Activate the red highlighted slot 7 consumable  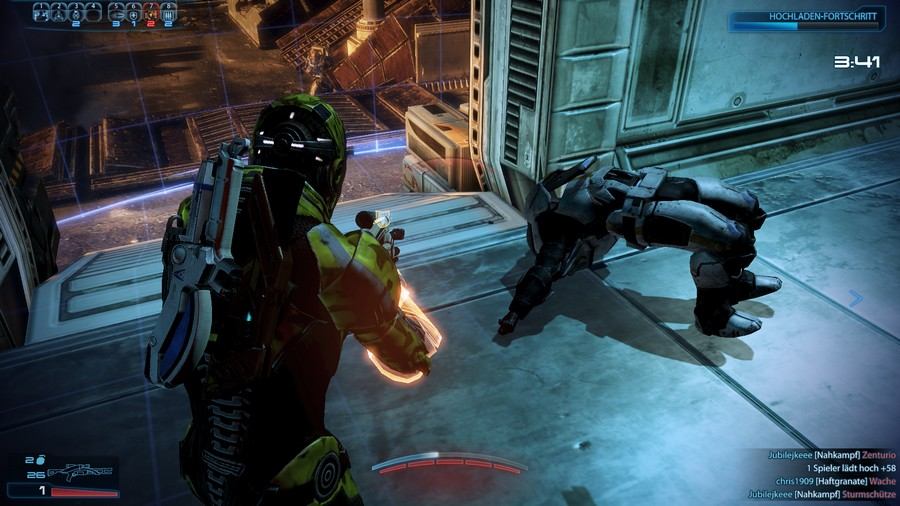pos(151,15)
